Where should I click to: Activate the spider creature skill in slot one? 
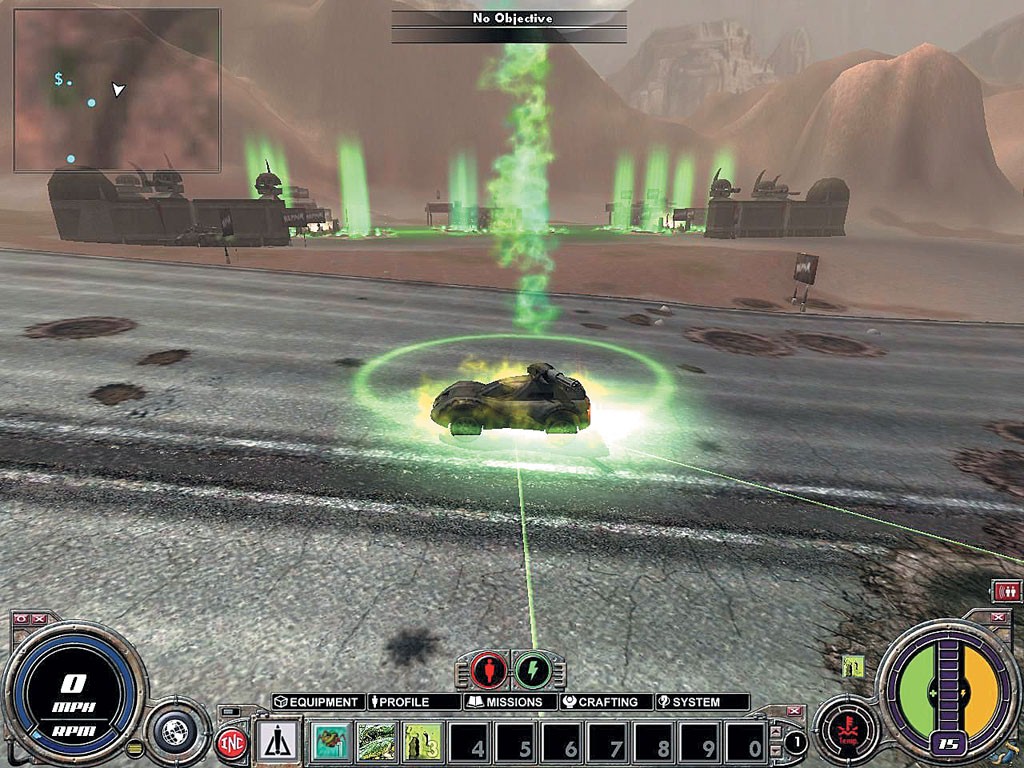point(330,743)
